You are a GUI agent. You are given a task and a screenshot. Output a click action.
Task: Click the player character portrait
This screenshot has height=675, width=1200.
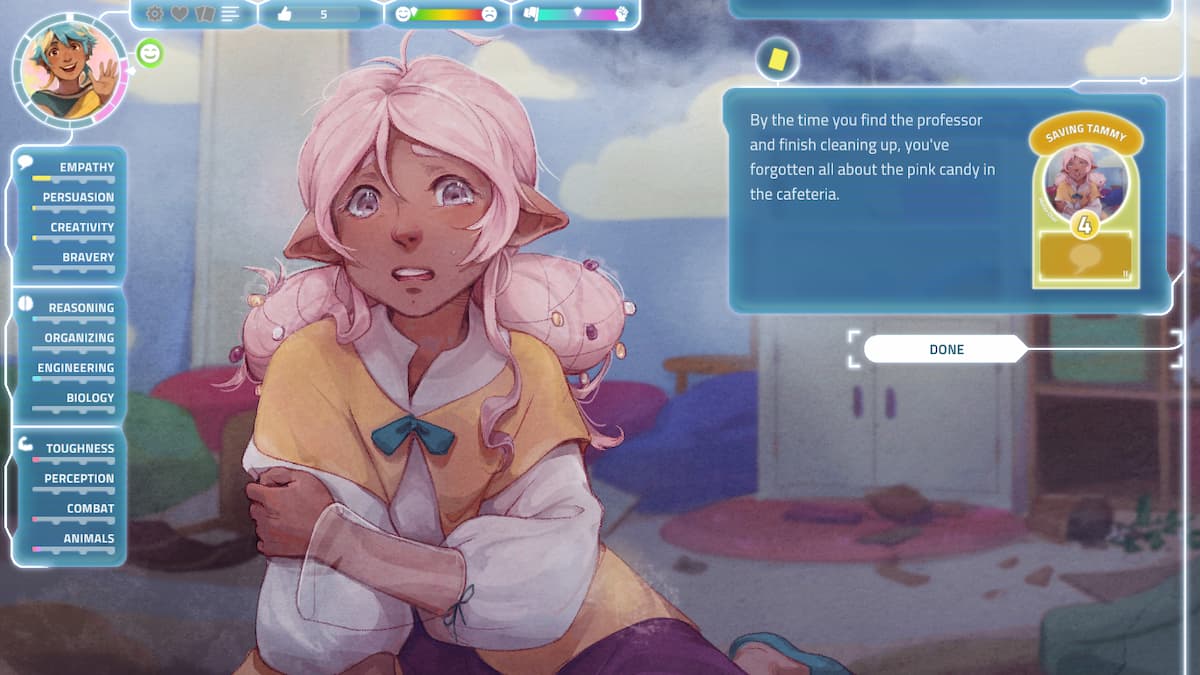(69, 70)
